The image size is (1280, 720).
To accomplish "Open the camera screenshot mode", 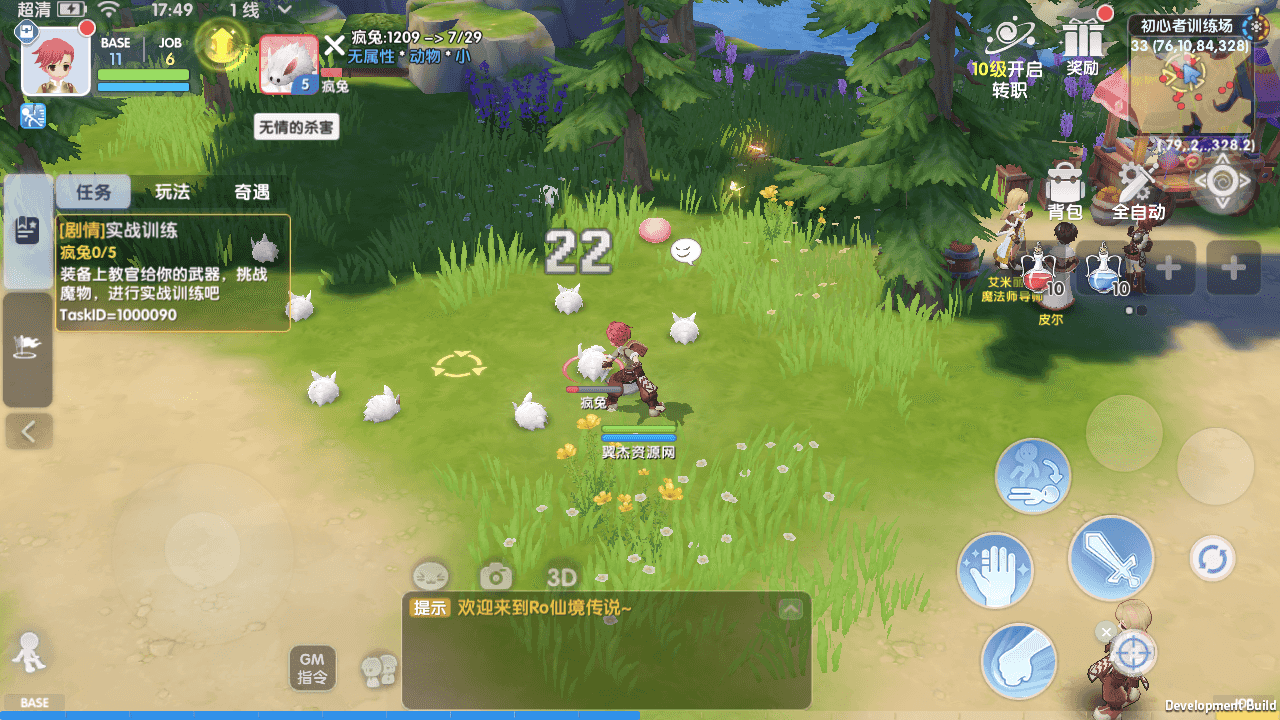I will coord(496,576).
